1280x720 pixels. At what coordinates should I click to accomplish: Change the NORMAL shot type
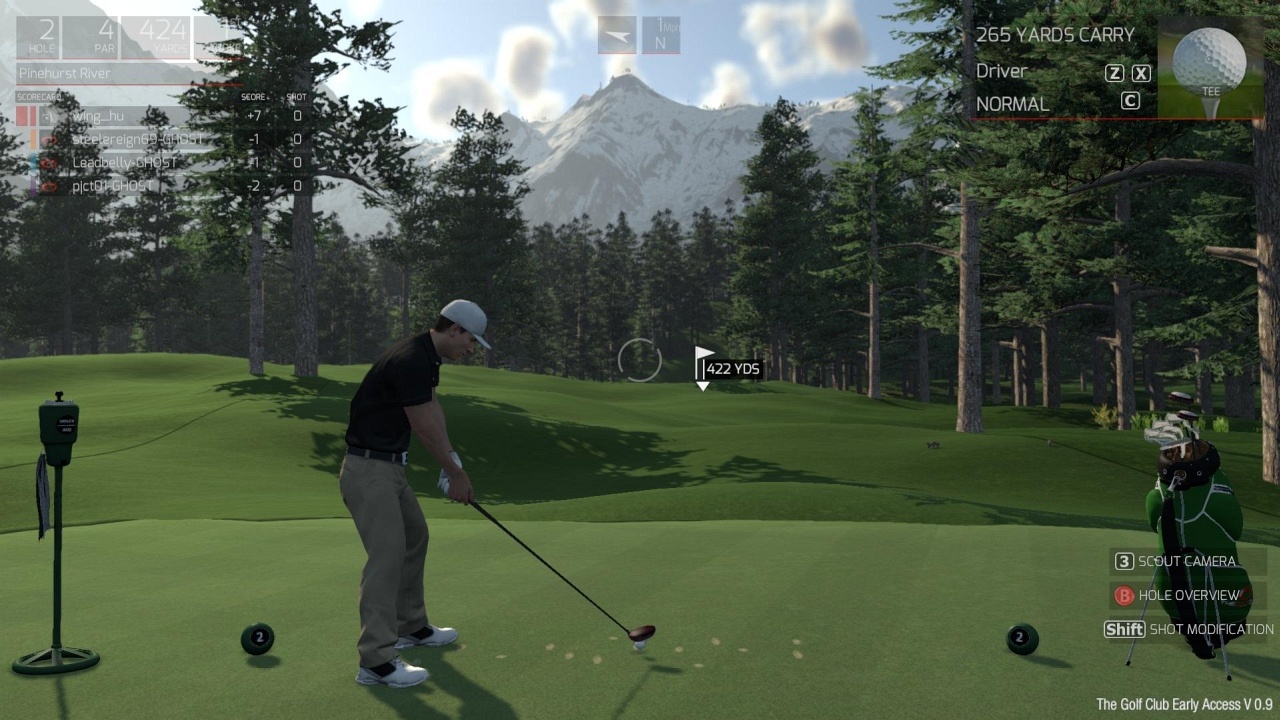click(x=1013, y=104)
